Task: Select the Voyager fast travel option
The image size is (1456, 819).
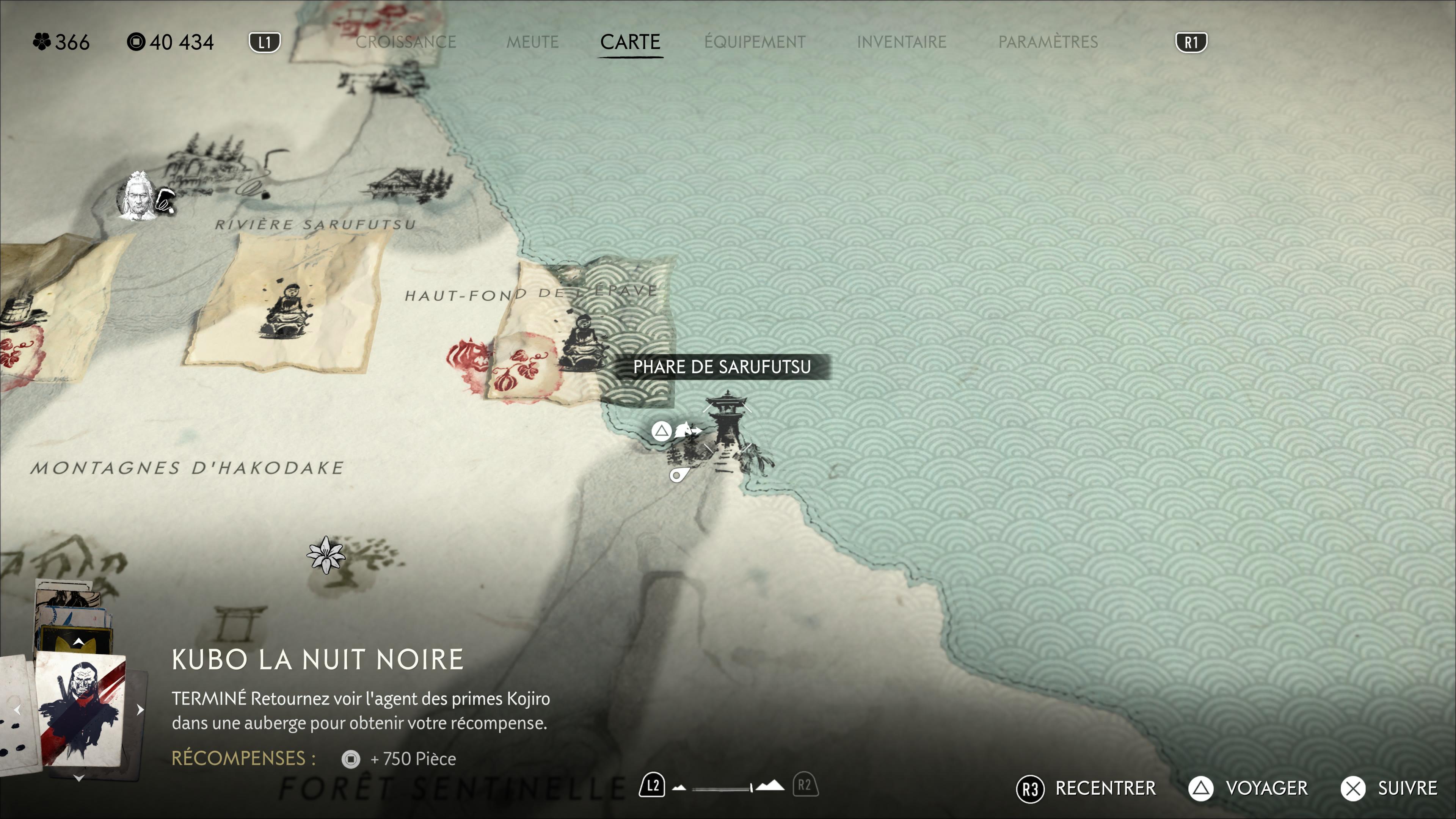Action: click(1248, 788)
